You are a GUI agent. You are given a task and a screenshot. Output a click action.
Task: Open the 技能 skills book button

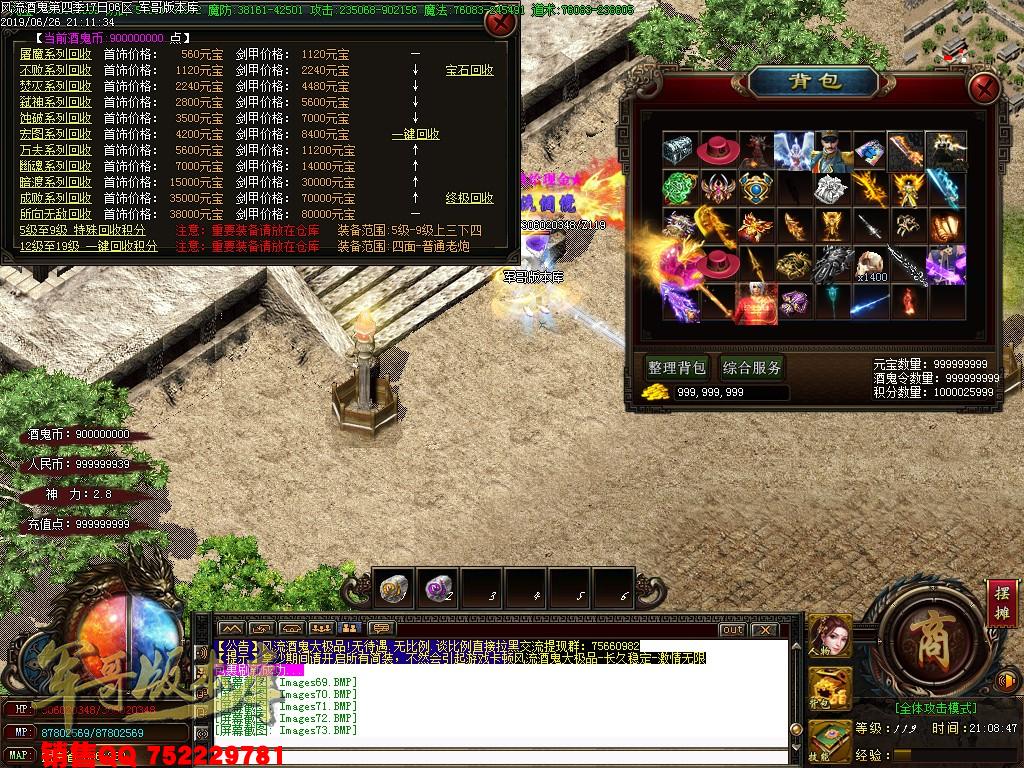[829, 740]
